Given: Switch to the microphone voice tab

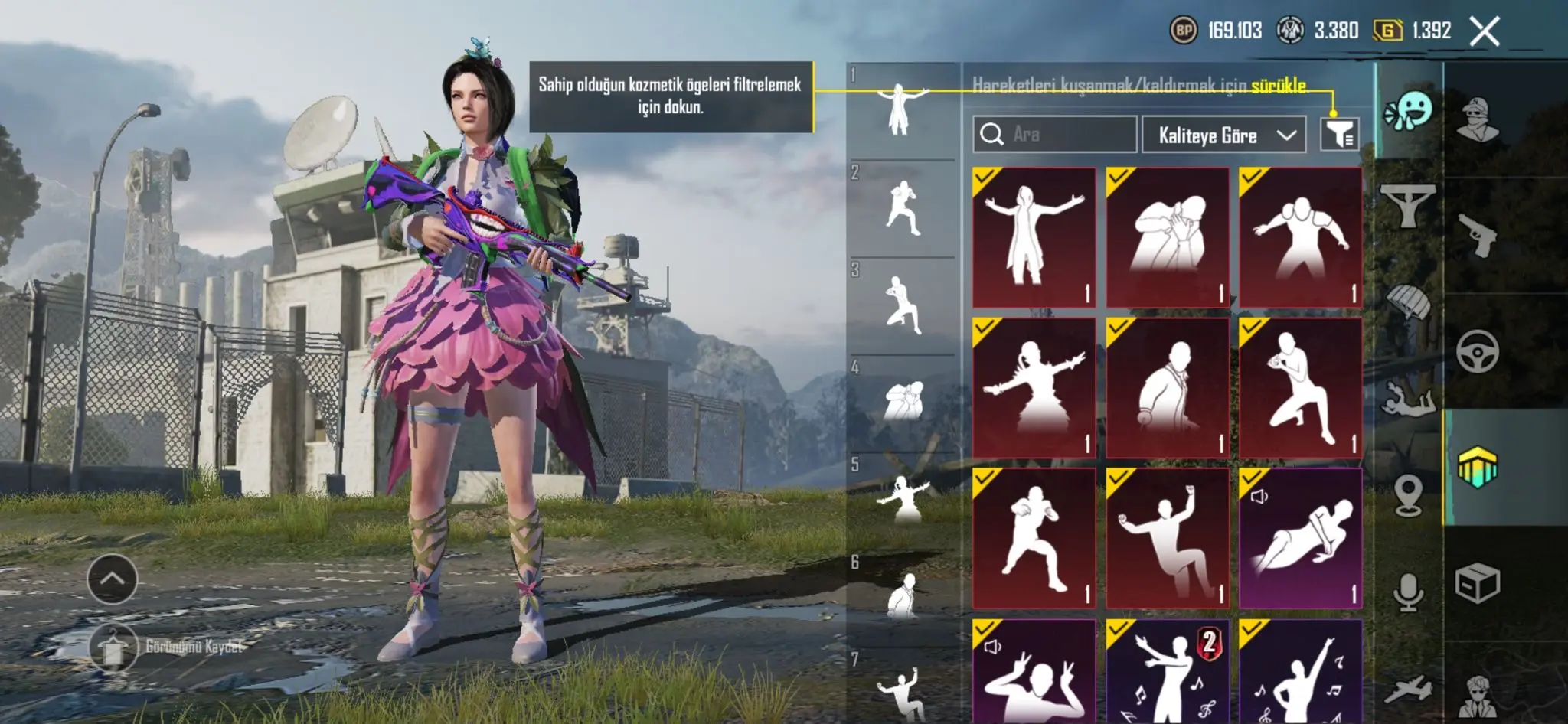Looking at the screenshot, I should [x=1409, y=592].
